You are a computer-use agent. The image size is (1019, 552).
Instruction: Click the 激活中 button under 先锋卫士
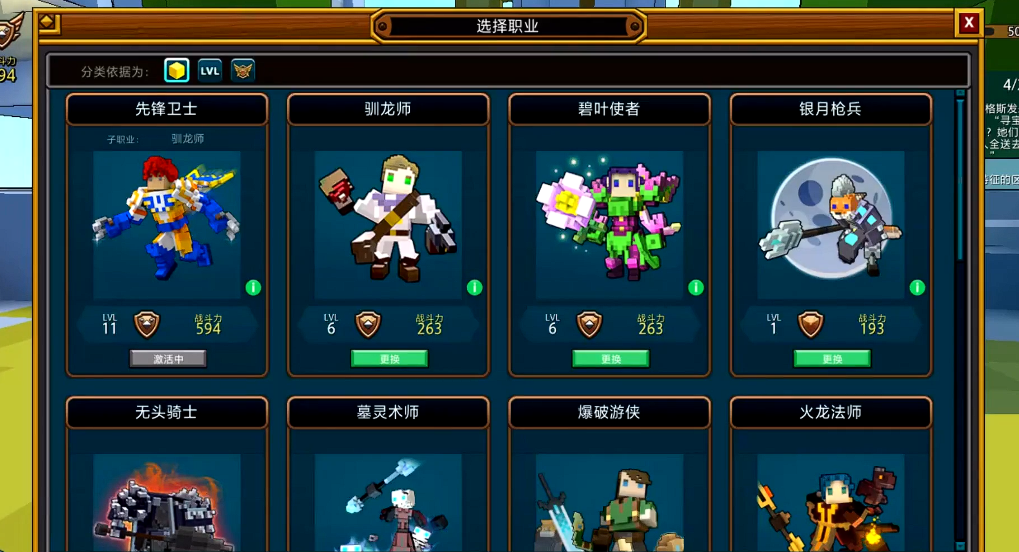168,358
